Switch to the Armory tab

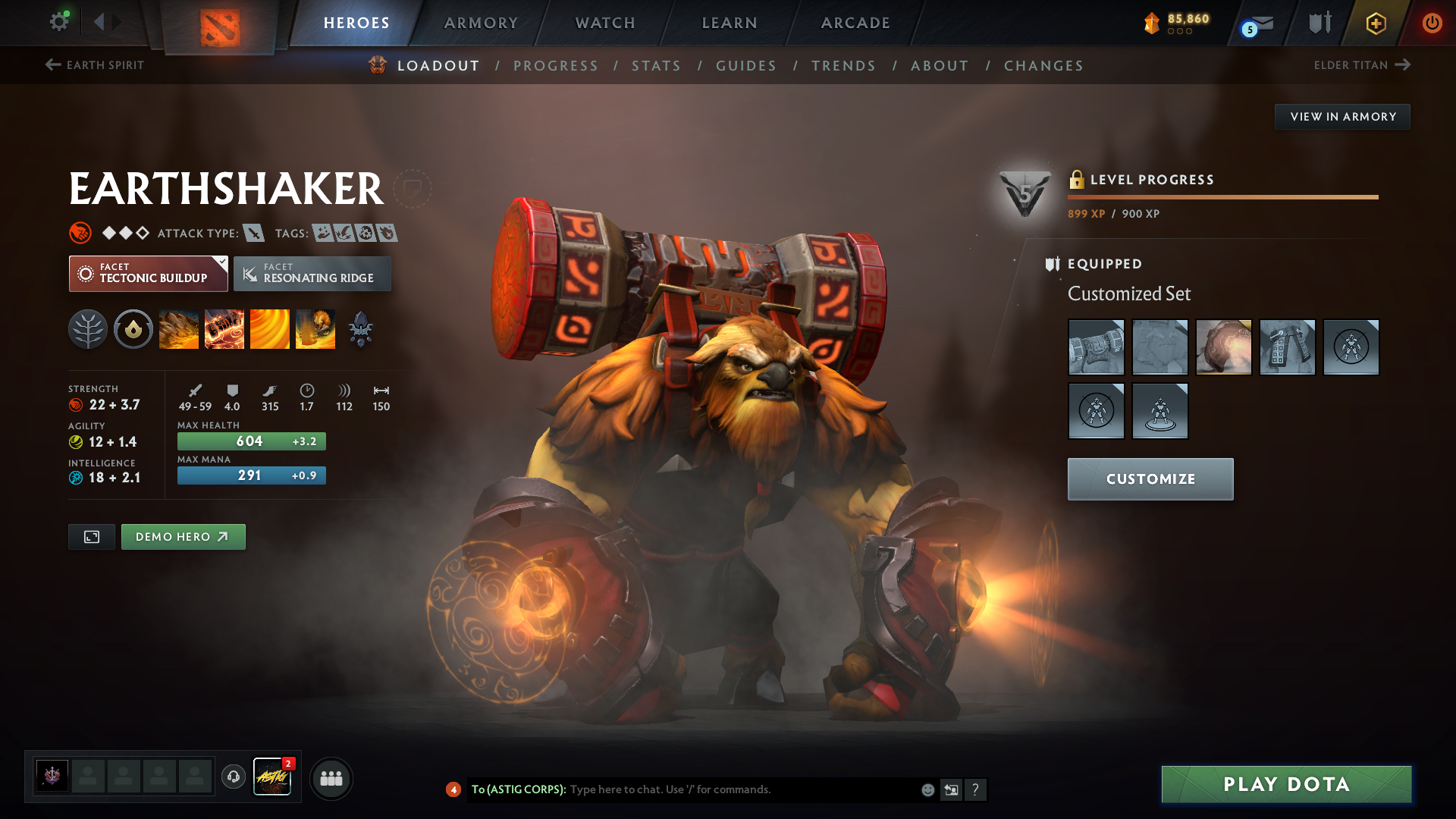(x=481, y=23)
